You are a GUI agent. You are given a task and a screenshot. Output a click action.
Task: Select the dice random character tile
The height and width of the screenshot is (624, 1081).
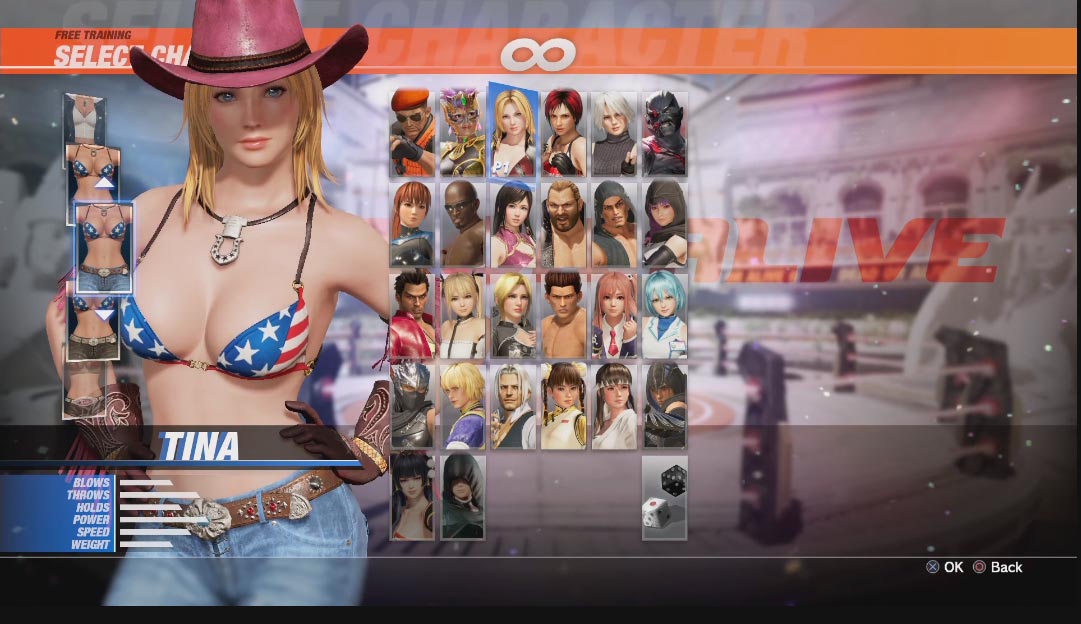click(x=664, y=497)
